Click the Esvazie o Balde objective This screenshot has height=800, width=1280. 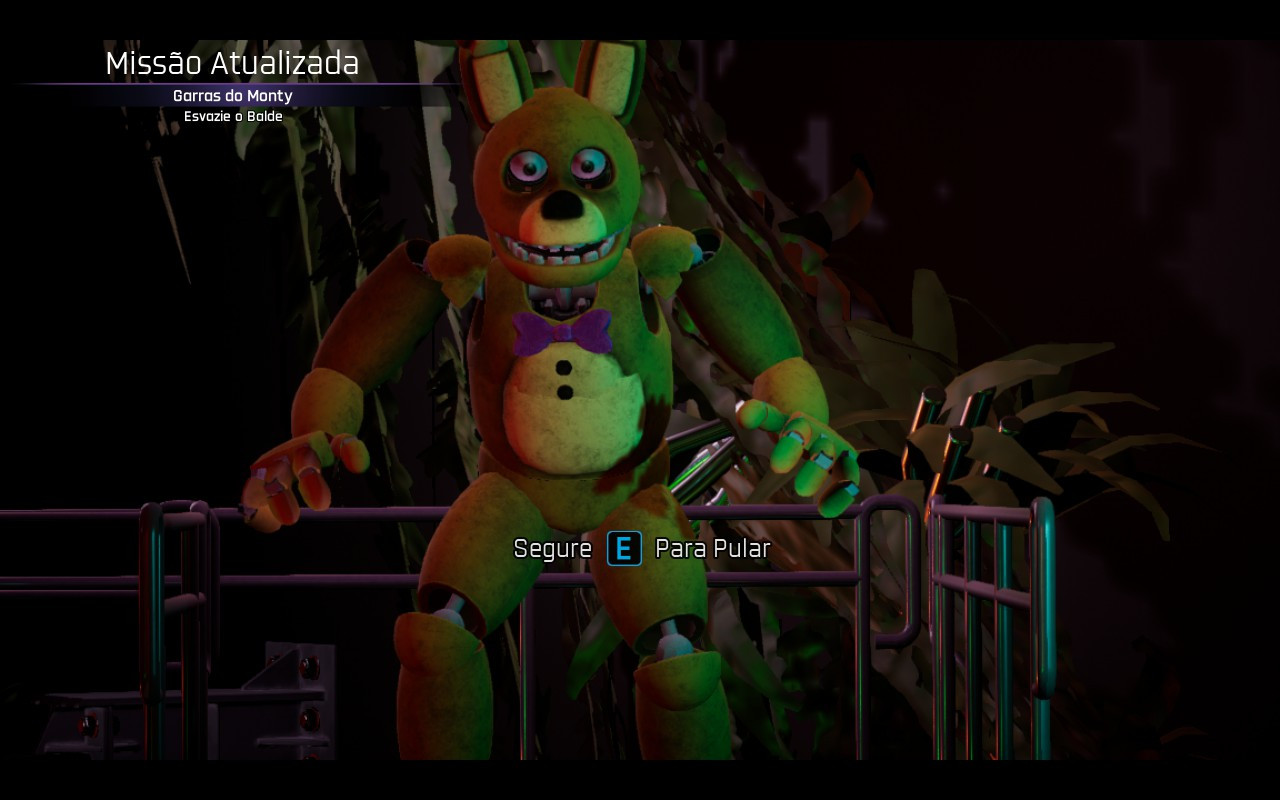click(x=232, y=116)
